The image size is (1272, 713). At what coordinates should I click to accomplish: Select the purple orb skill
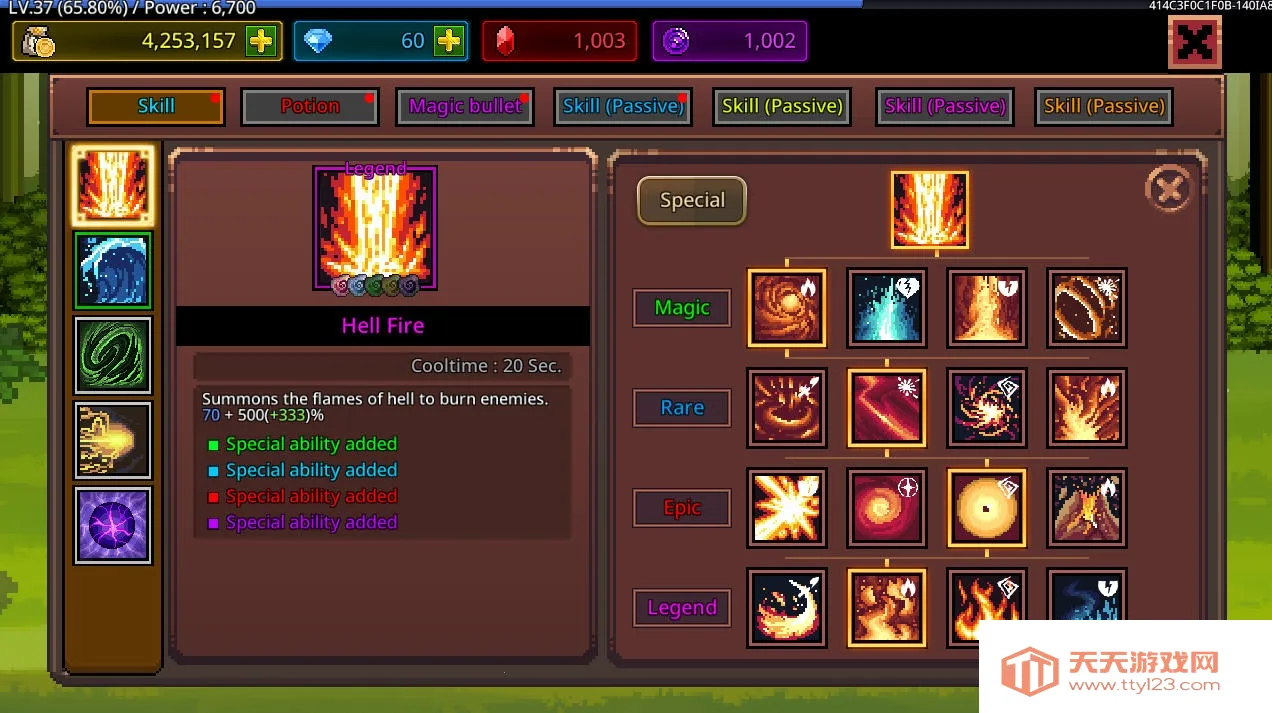(x=113, y=525)
